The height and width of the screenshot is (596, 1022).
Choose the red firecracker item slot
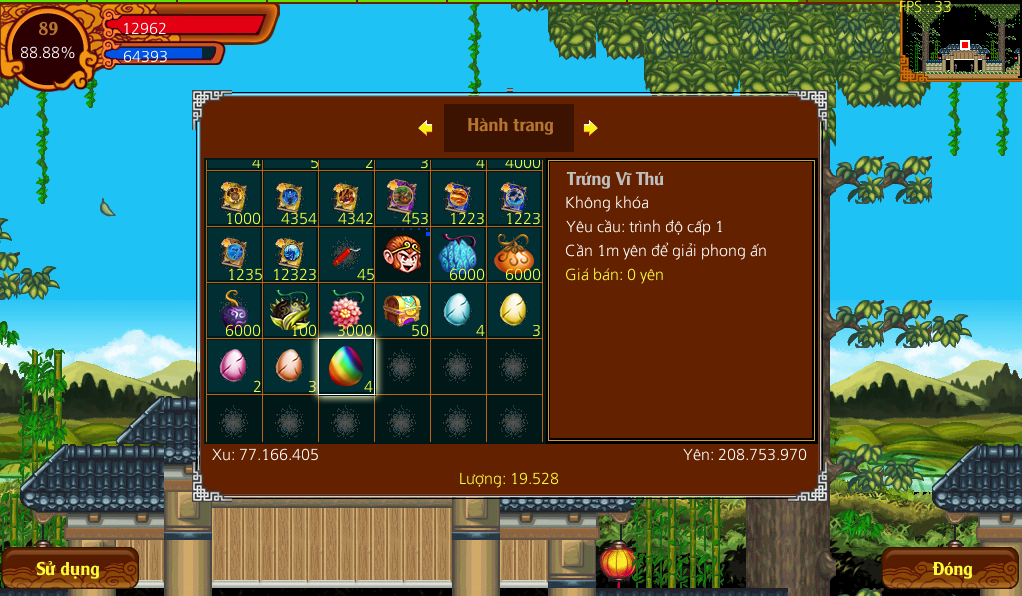coord(346,255)
